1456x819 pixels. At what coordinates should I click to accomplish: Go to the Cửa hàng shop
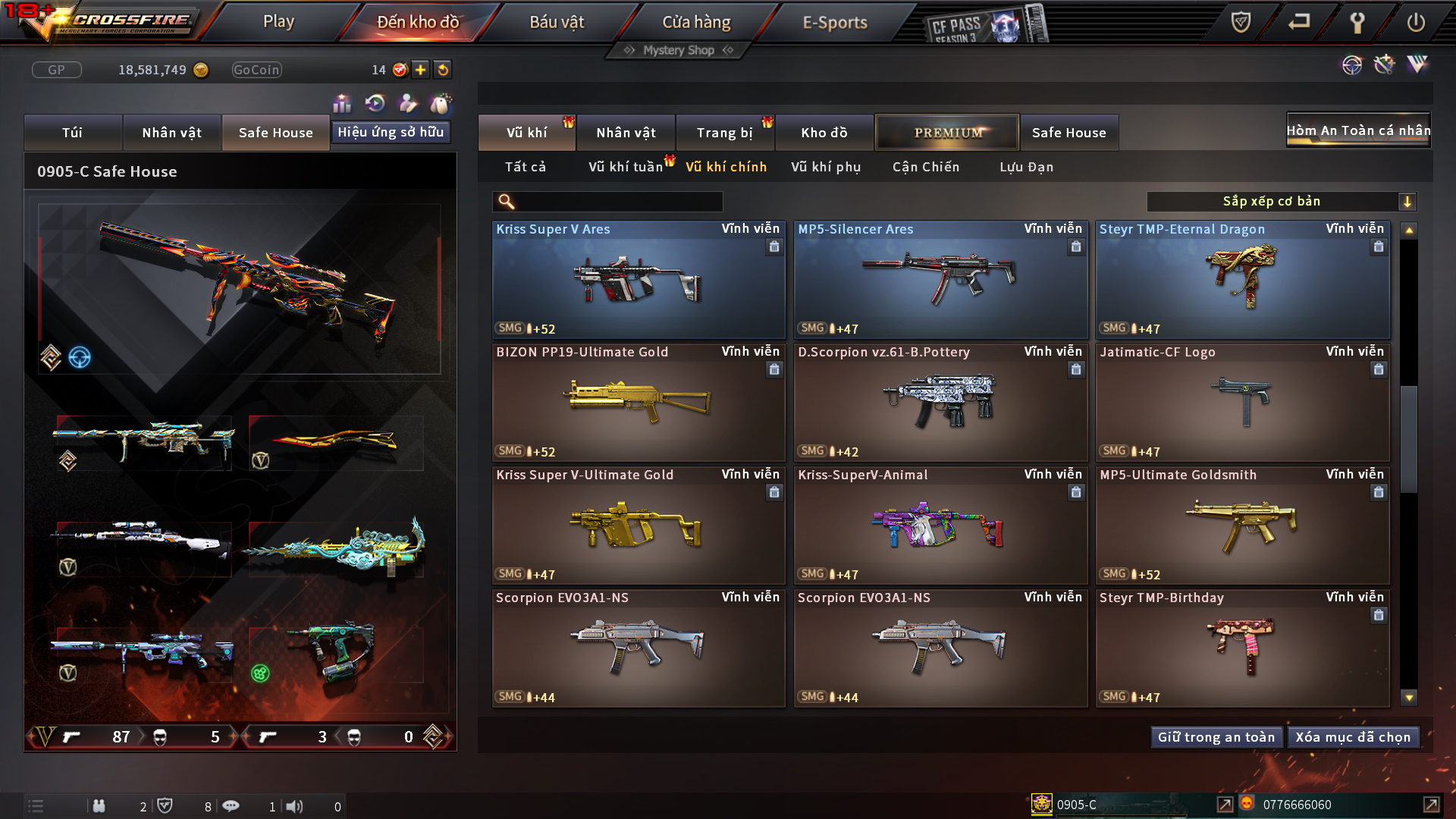click(x=696, y=22)
